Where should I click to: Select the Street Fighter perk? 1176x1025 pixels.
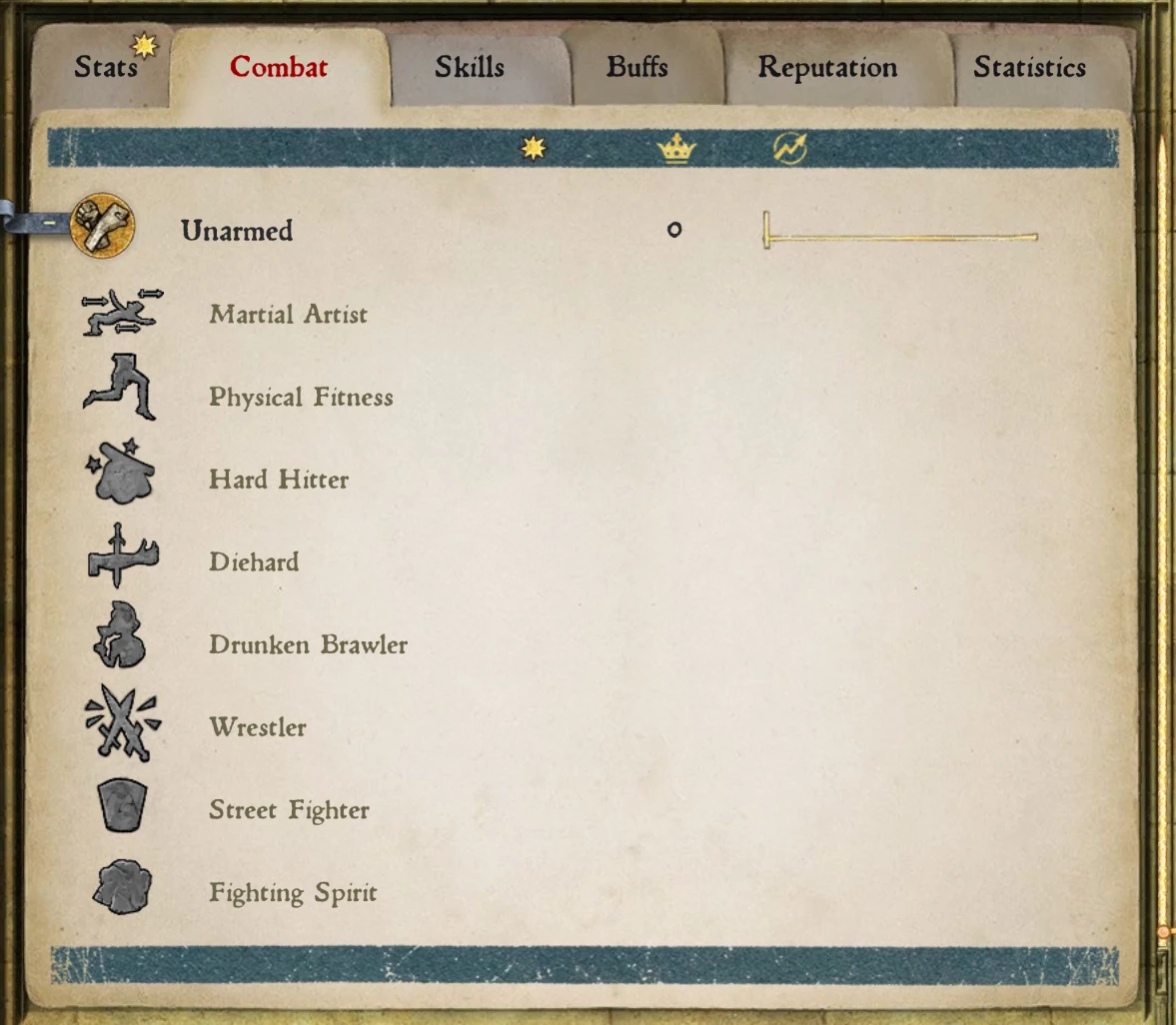(289, 810)
